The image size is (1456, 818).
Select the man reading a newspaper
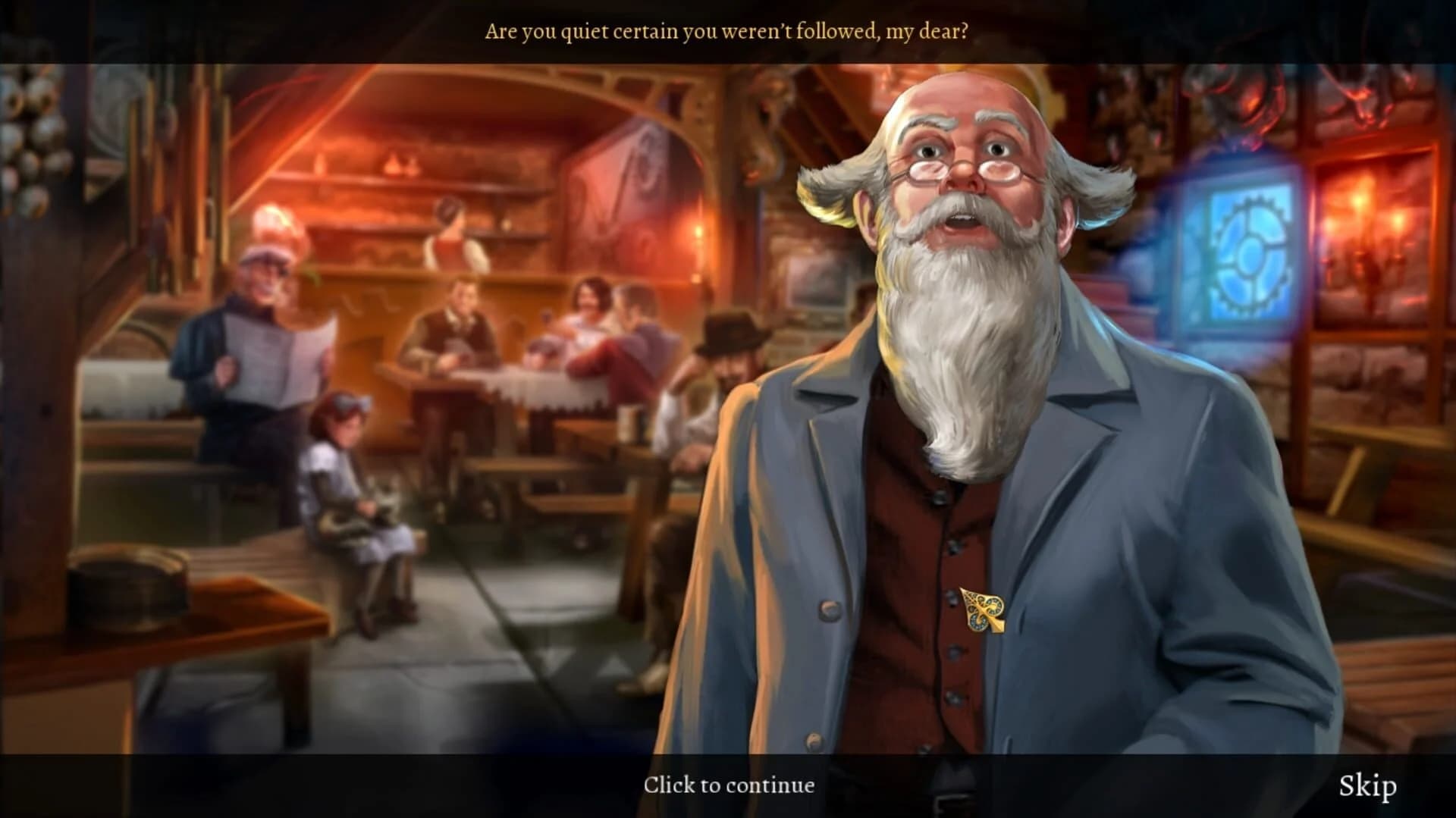coord(250,318)
